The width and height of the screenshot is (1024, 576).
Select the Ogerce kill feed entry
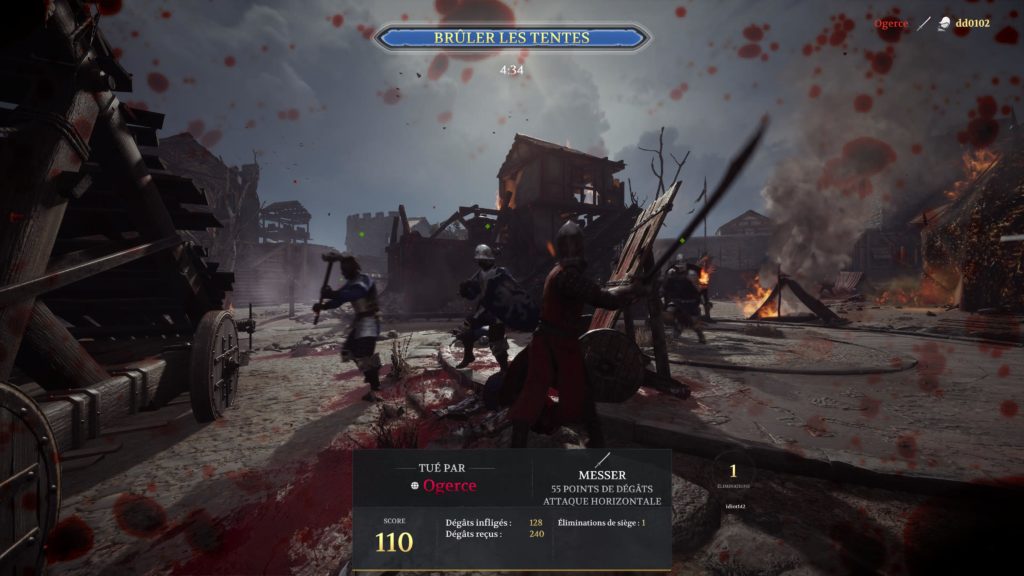893,23
